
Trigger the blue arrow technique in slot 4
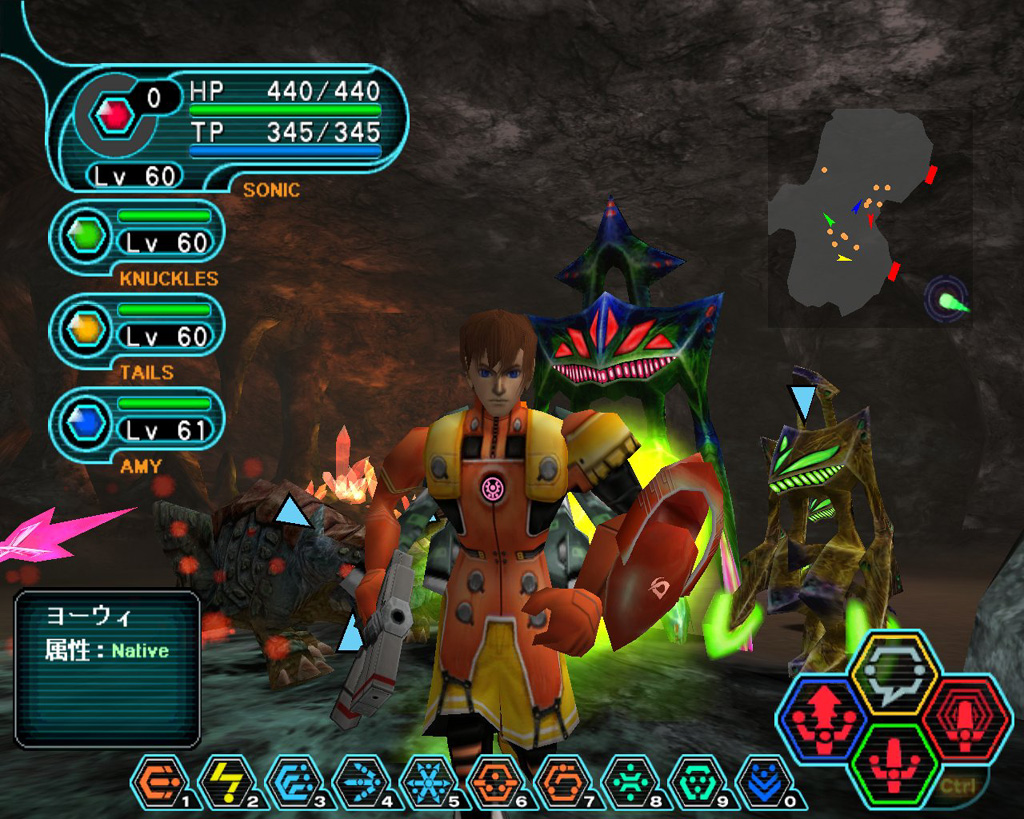[x=361, y=781]
